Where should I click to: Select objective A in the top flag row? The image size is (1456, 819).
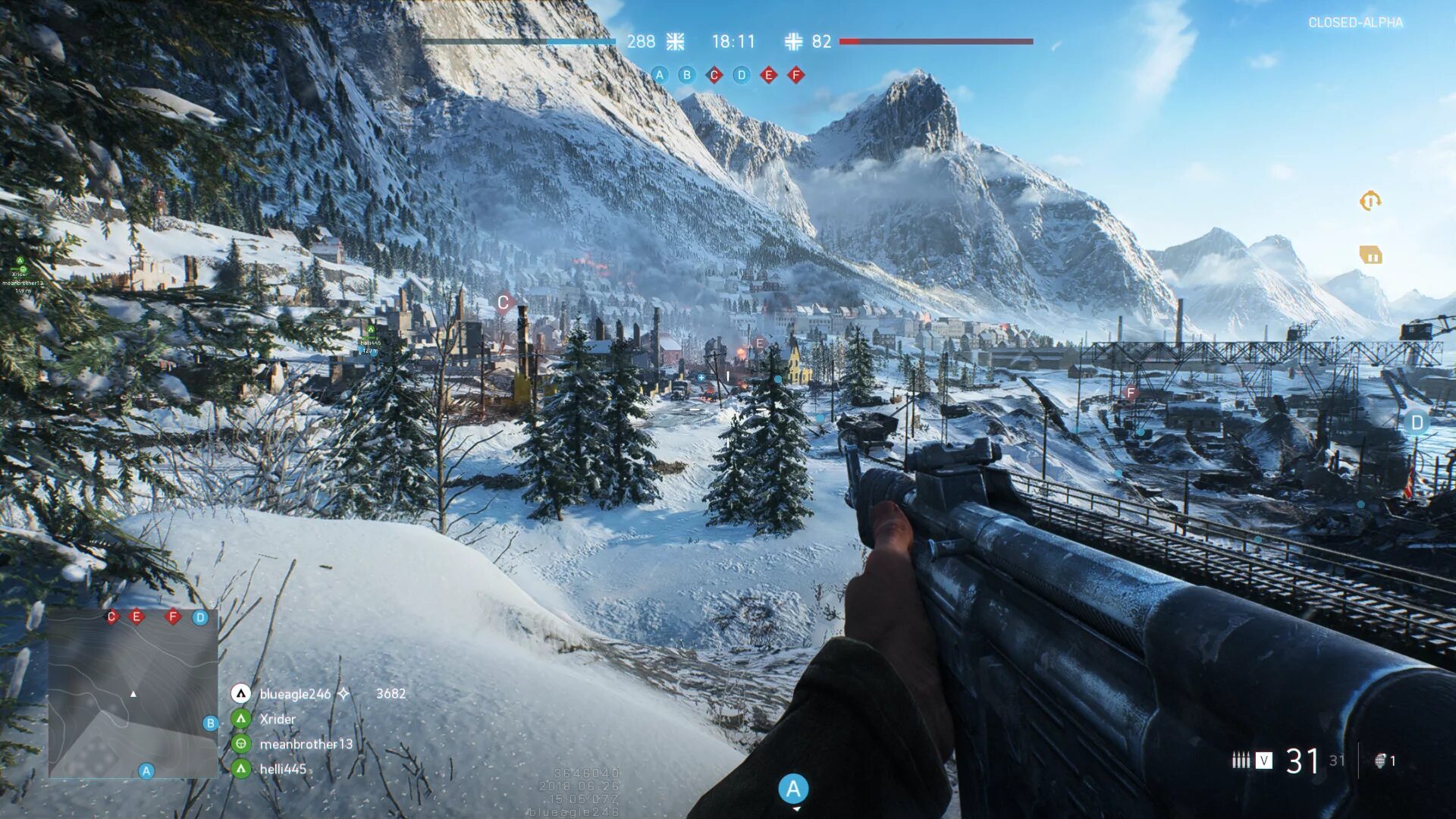[660, 75]
